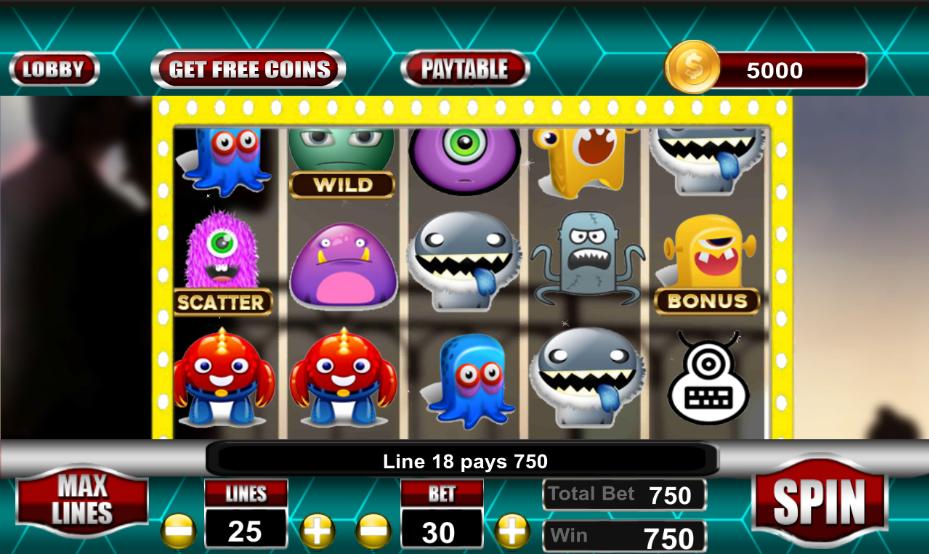Return to the Lobby
Viewport: 929px width, 554px height.
(x=54, y=69)
